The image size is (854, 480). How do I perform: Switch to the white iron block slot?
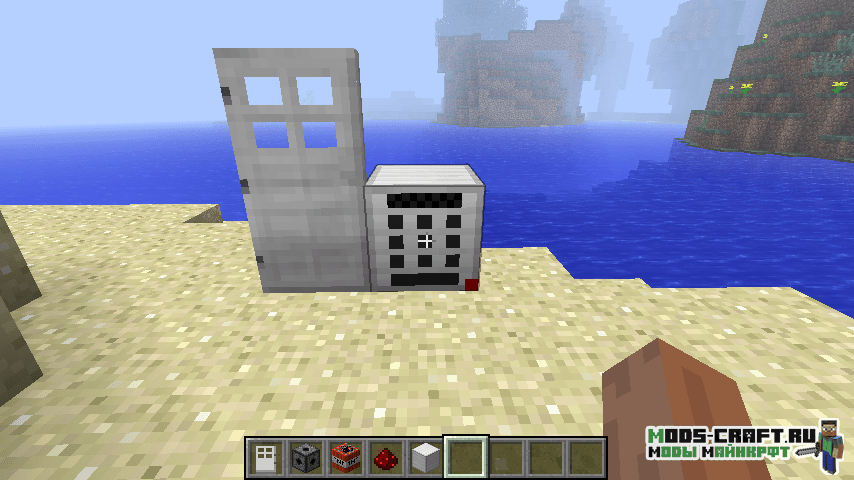point(426,458)
